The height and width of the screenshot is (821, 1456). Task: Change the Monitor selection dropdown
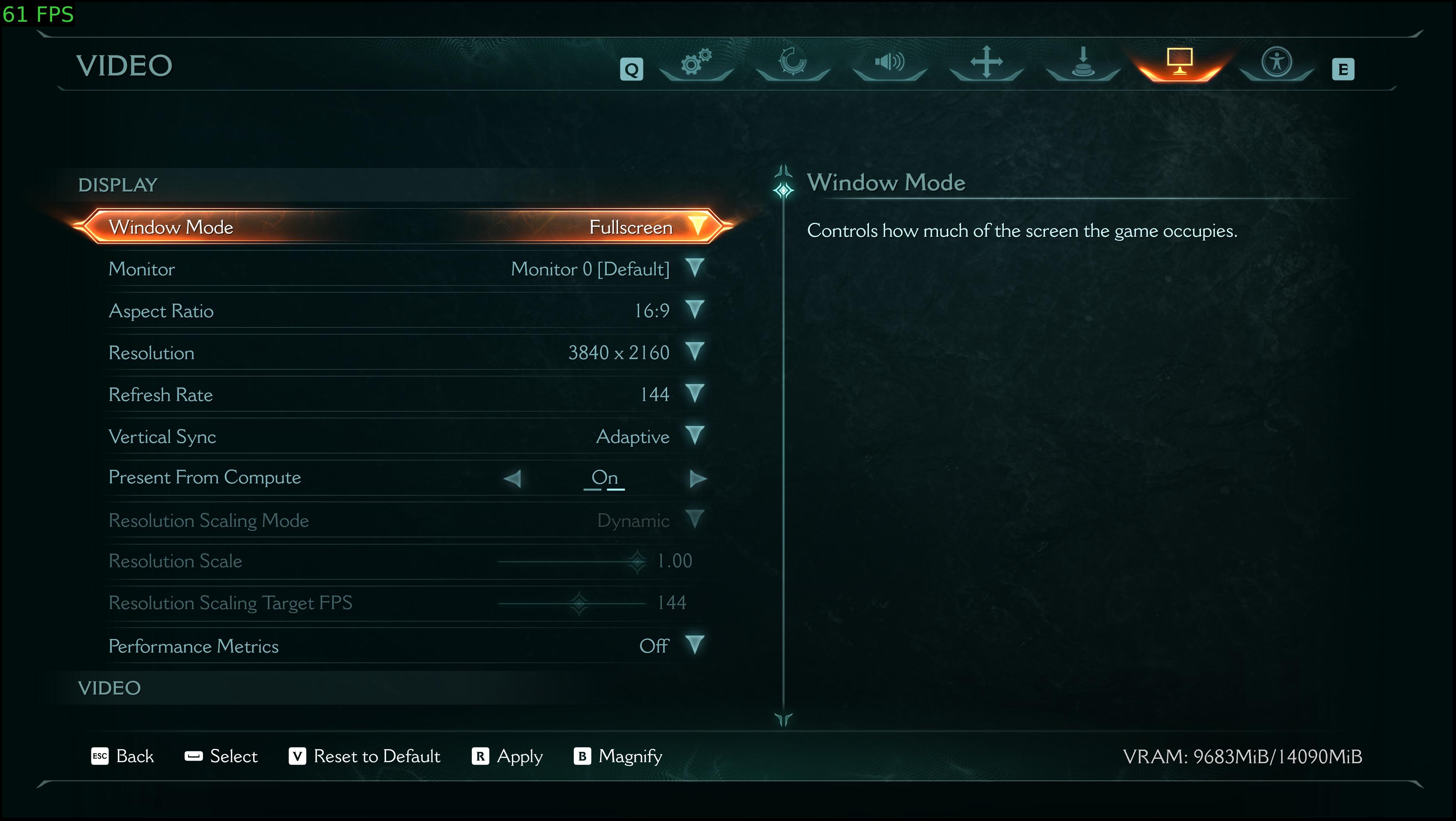coord(695,268)
